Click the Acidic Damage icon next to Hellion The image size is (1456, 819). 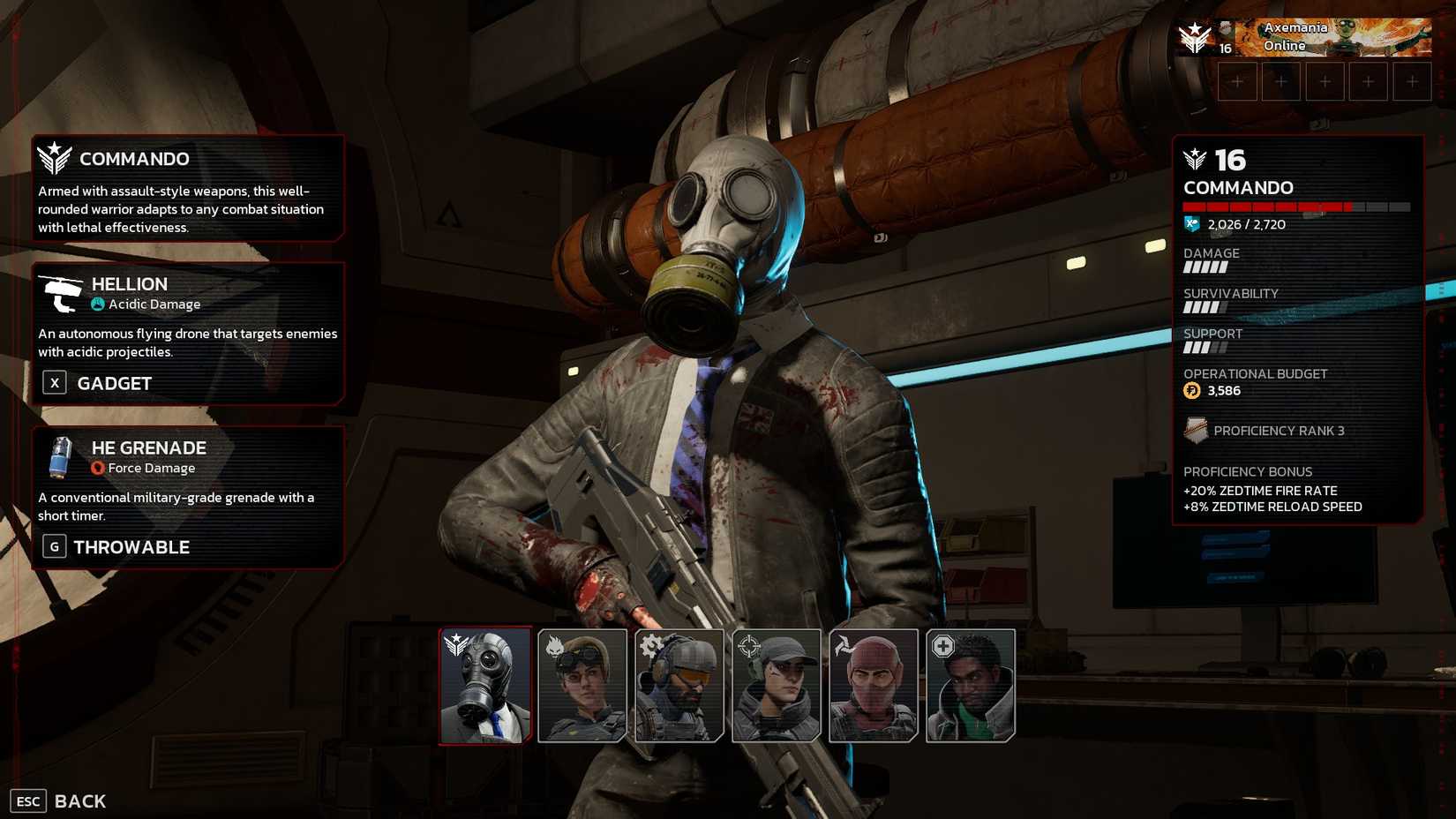point(96,304)
